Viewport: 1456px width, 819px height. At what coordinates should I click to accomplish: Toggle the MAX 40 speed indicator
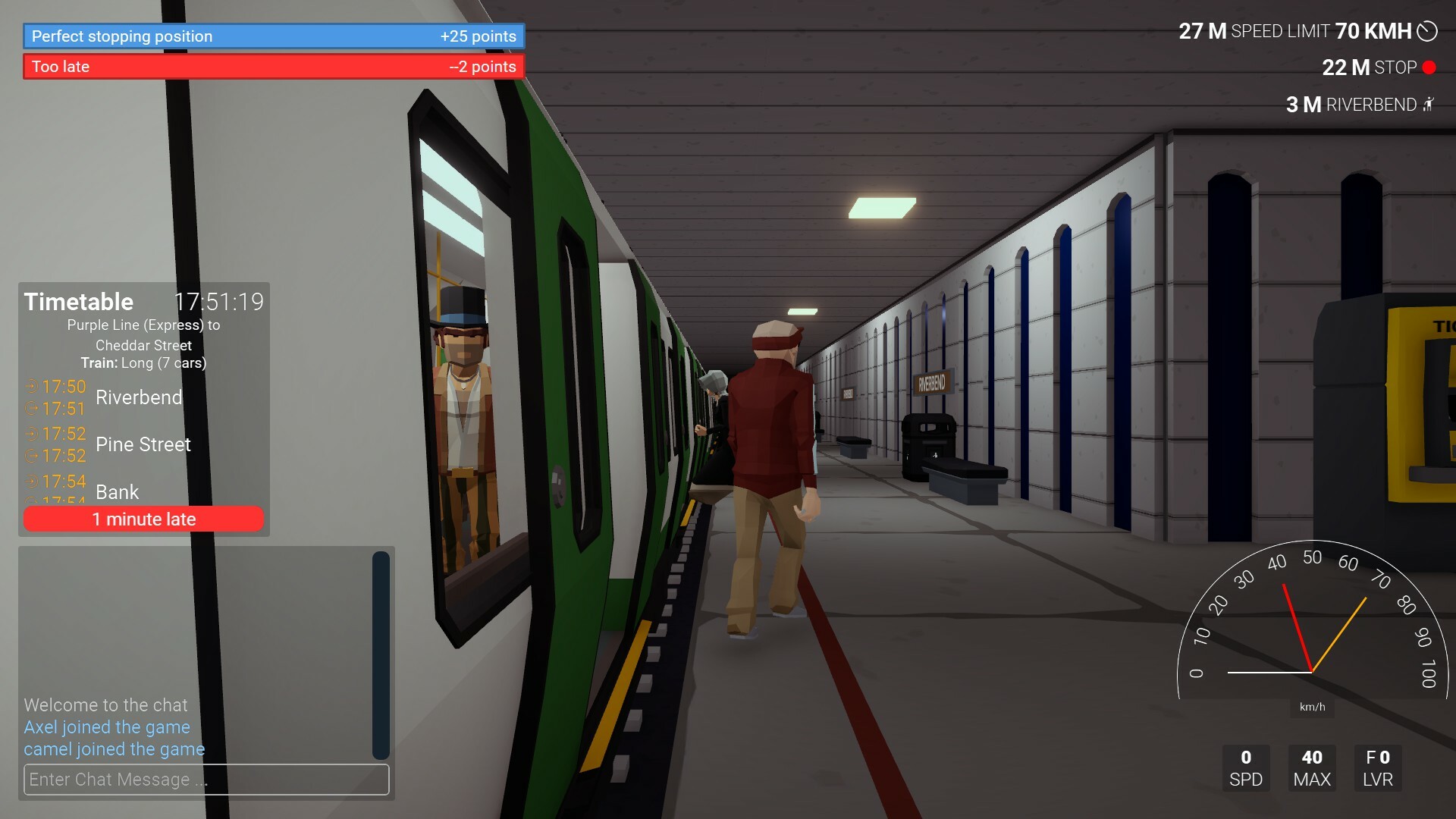point(1312,767)
